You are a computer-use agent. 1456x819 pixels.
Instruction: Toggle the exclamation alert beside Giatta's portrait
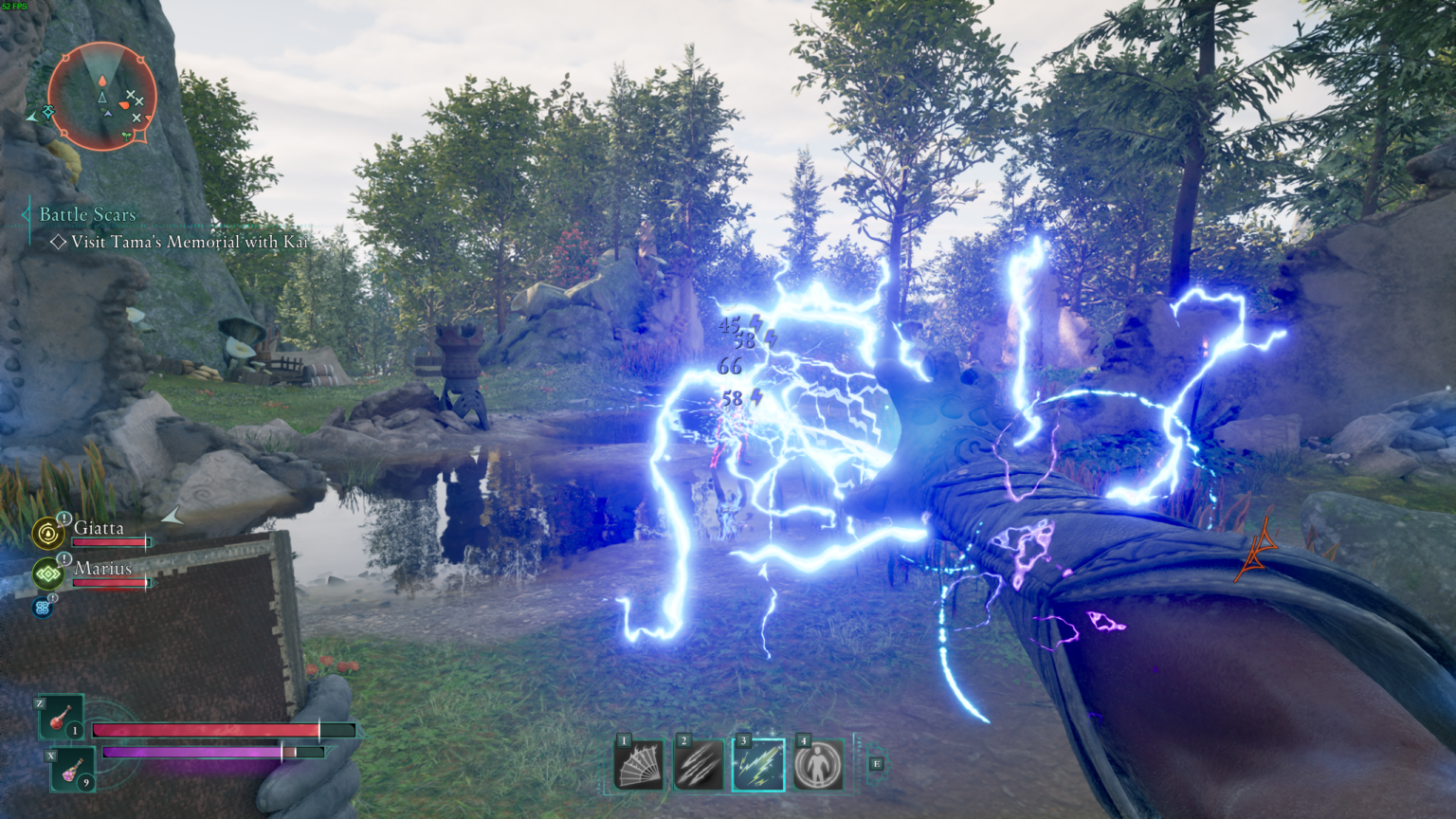tap(63, 519)
